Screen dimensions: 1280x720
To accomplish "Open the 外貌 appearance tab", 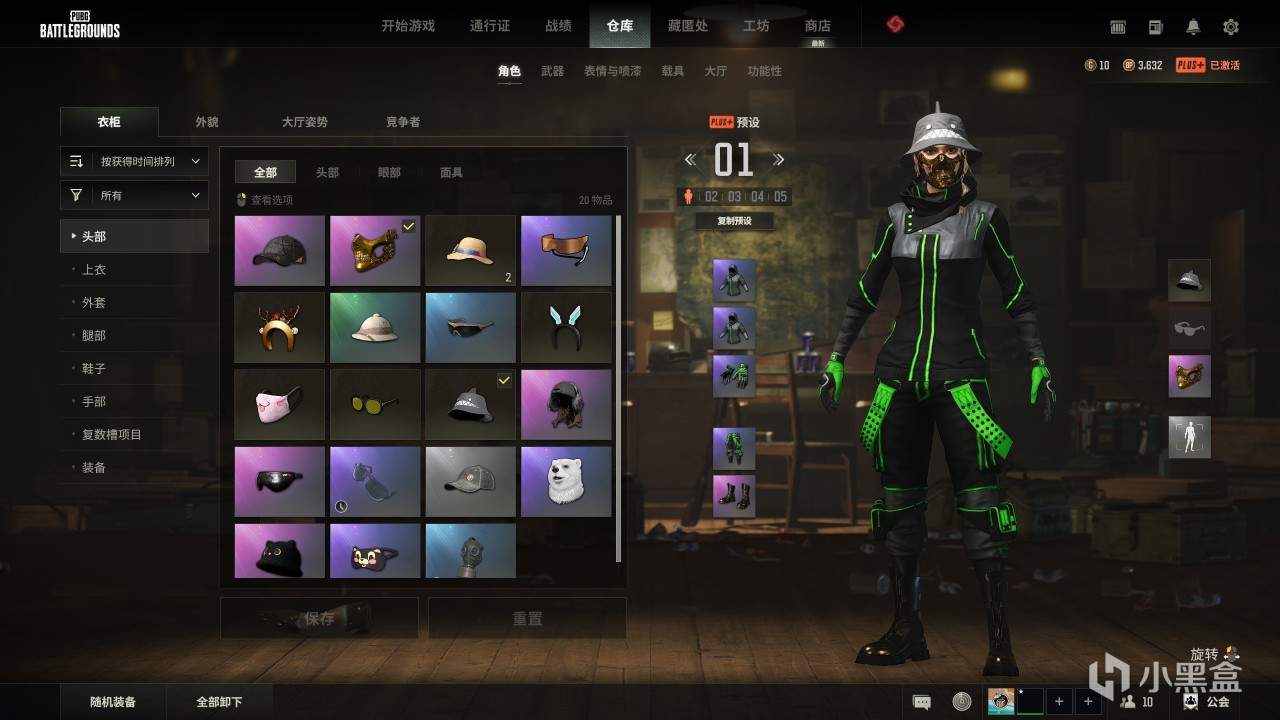I will click(207, 122).
